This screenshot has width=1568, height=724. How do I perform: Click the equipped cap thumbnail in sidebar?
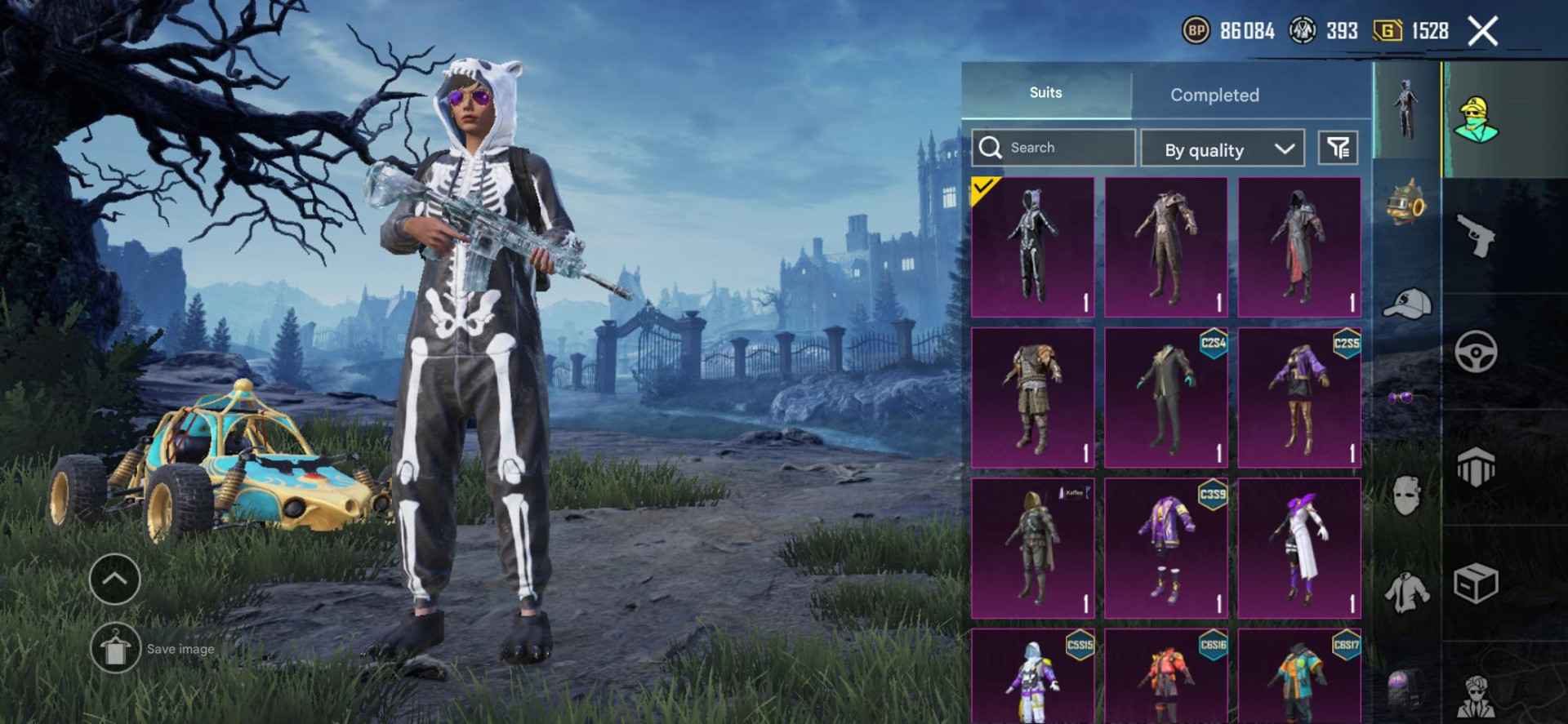1406,302
